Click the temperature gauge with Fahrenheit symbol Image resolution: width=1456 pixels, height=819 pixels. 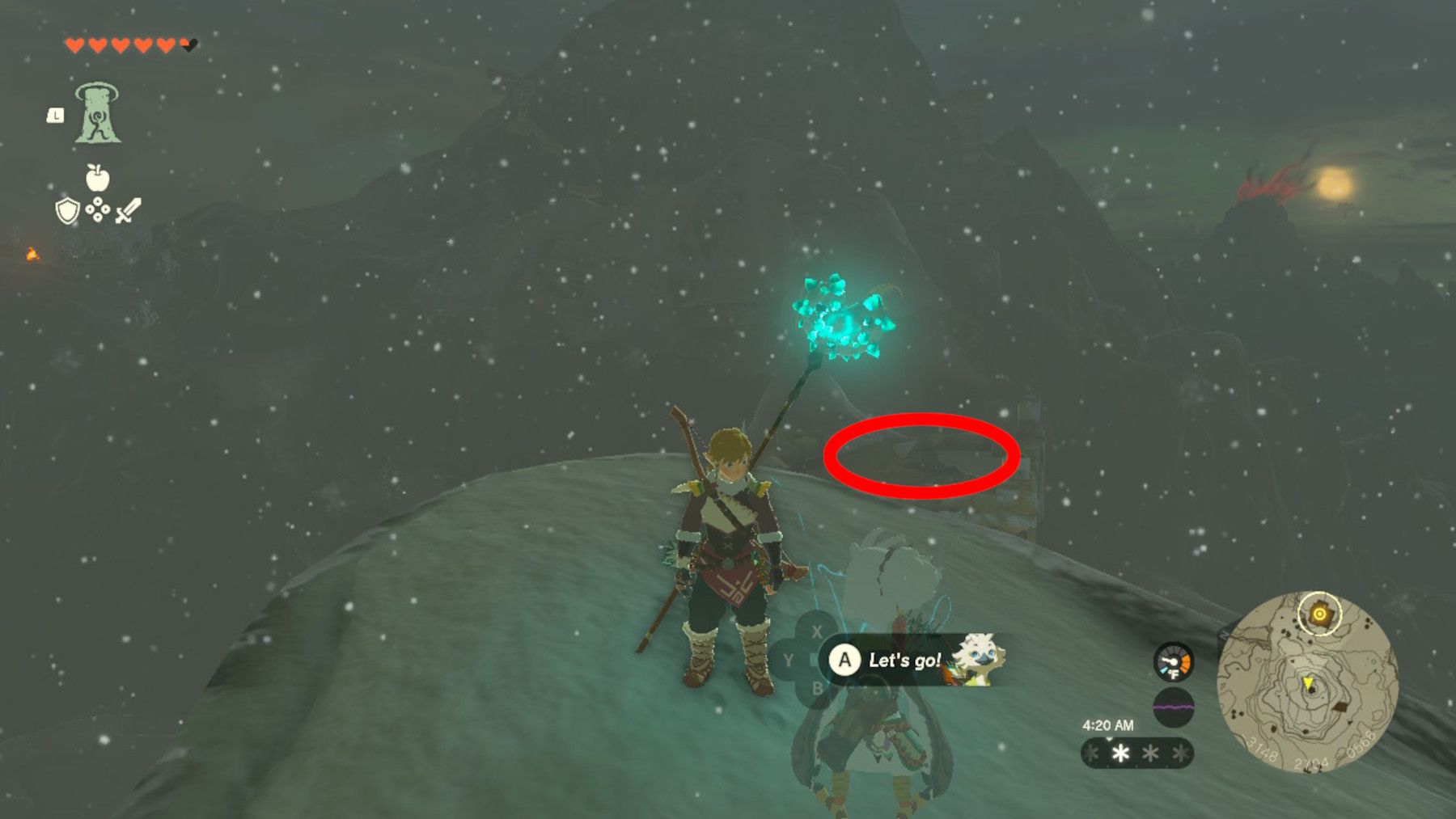pos(1173,663)
